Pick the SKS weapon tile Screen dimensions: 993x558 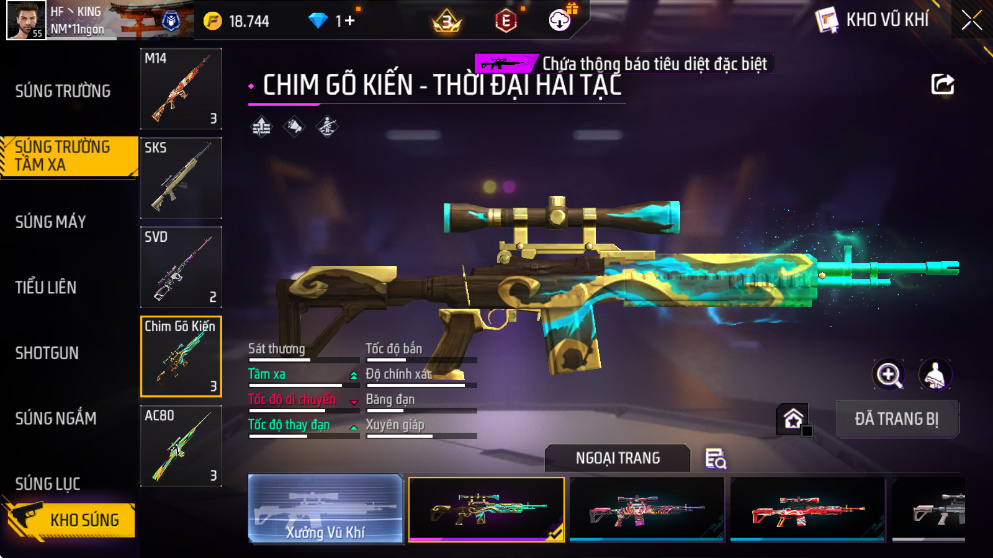181,179
